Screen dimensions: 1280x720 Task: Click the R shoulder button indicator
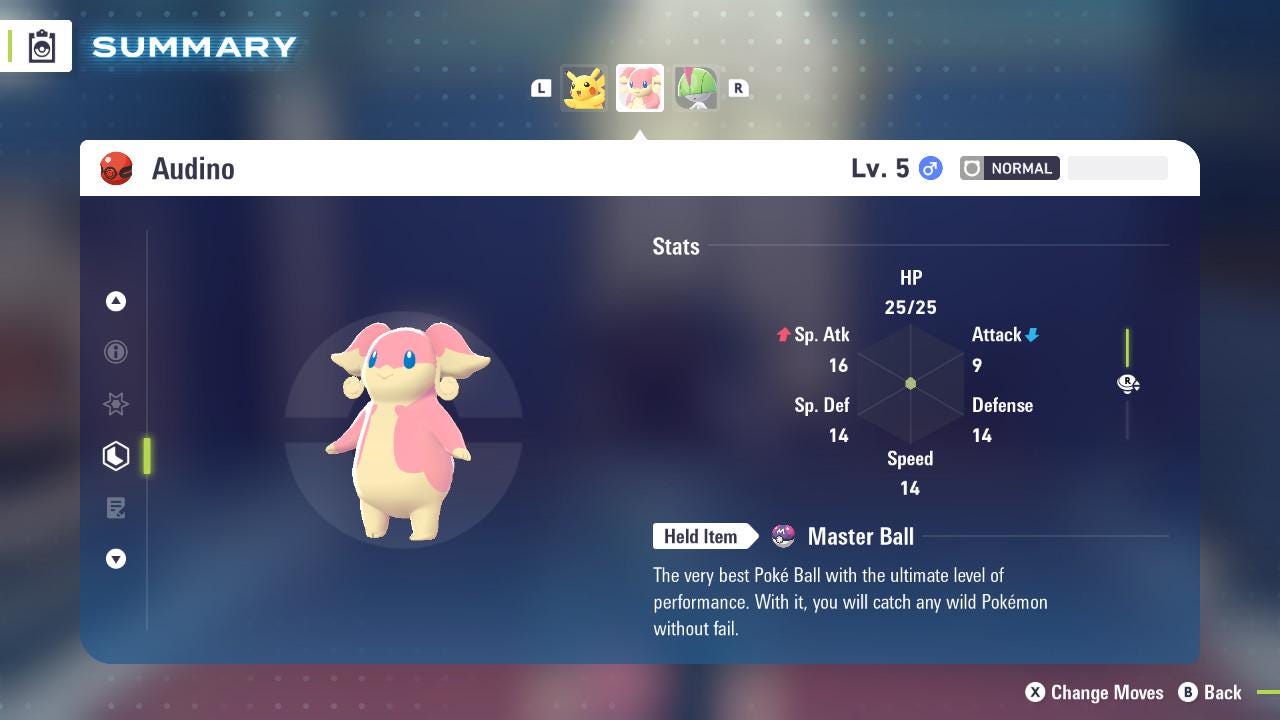[x=738, y=88]
